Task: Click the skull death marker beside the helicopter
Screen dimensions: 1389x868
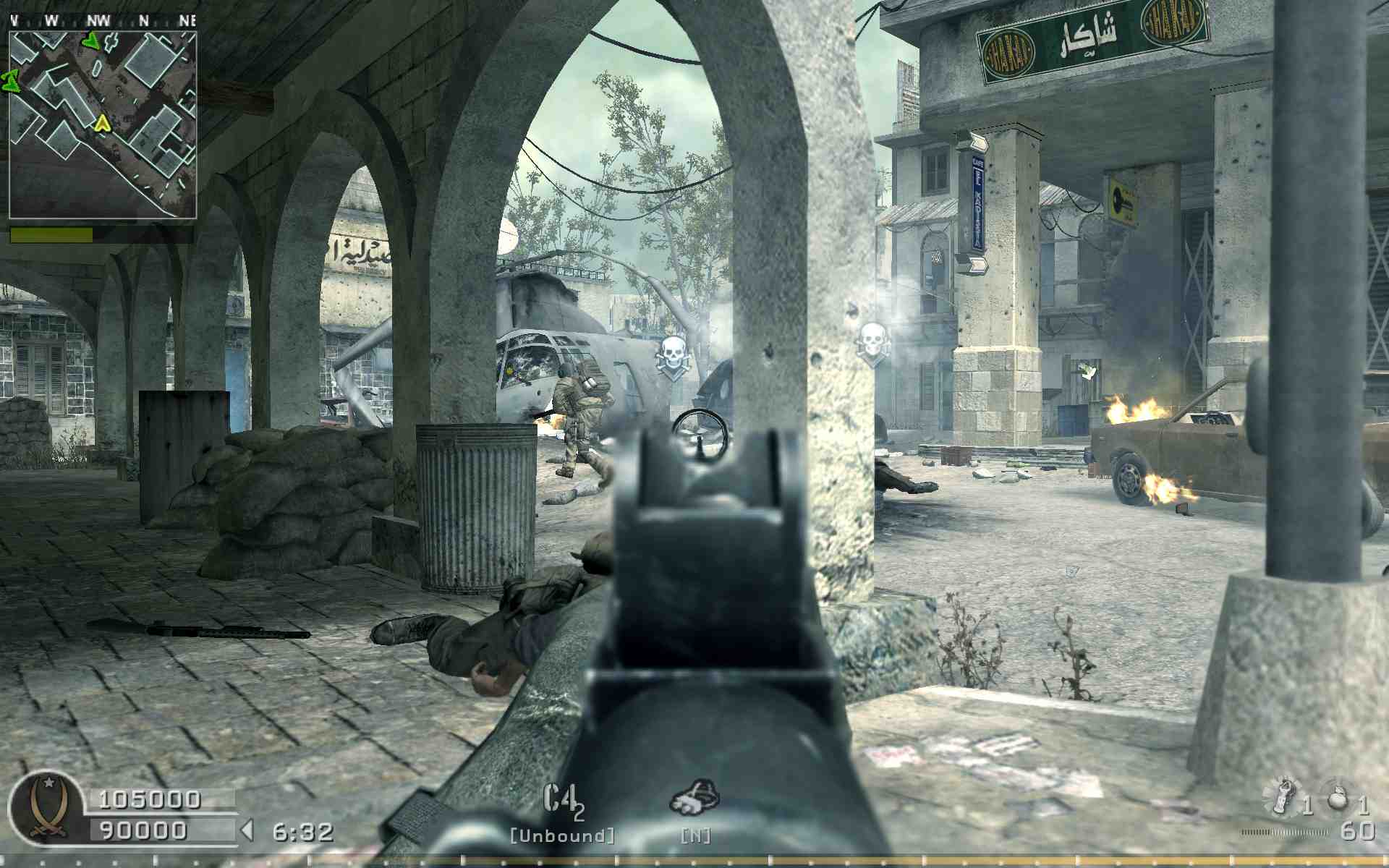Action: [x=673, y=355]
